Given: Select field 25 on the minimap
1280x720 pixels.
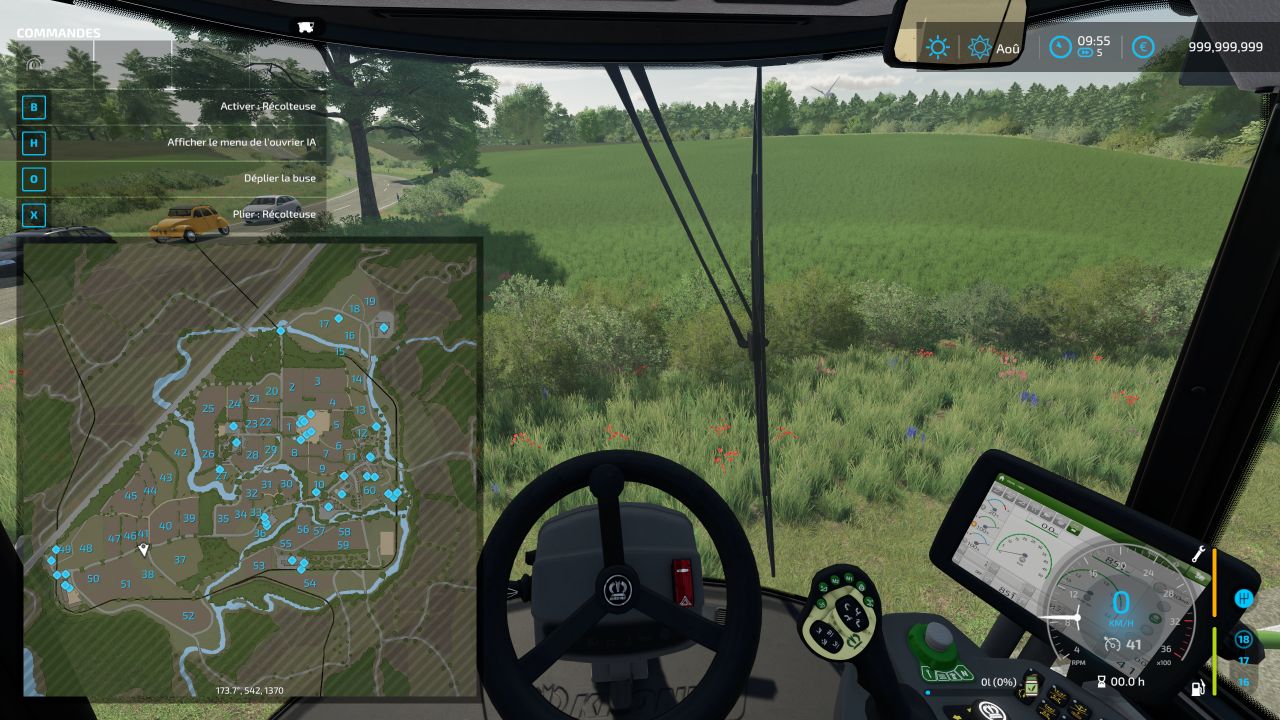Looking at the screenshot, I should [x=208, y=408].
